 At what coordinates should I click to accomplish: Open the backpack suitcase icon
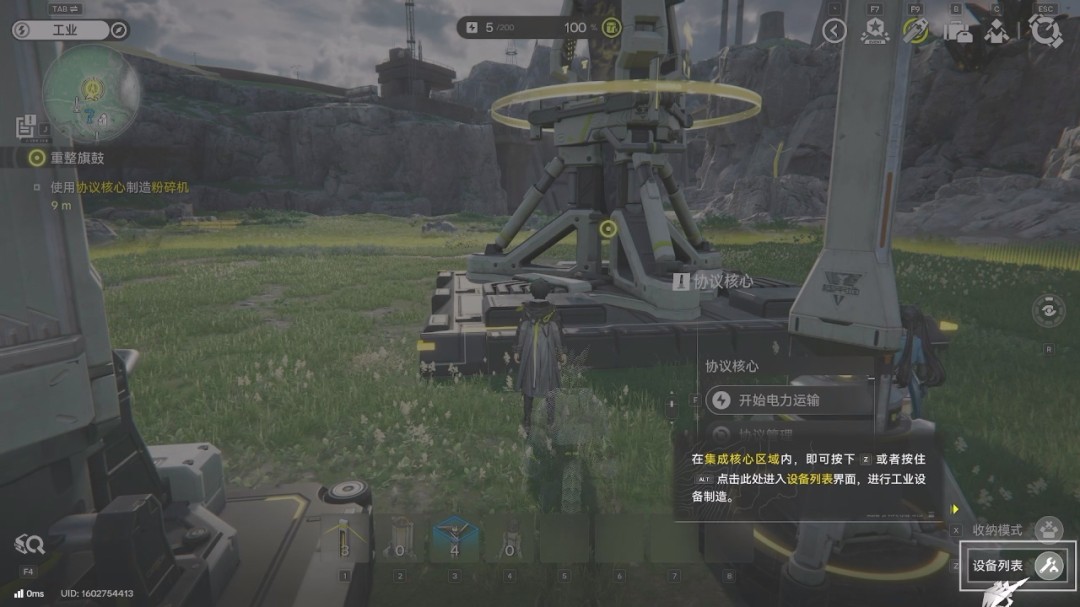(x=957, y=31)
